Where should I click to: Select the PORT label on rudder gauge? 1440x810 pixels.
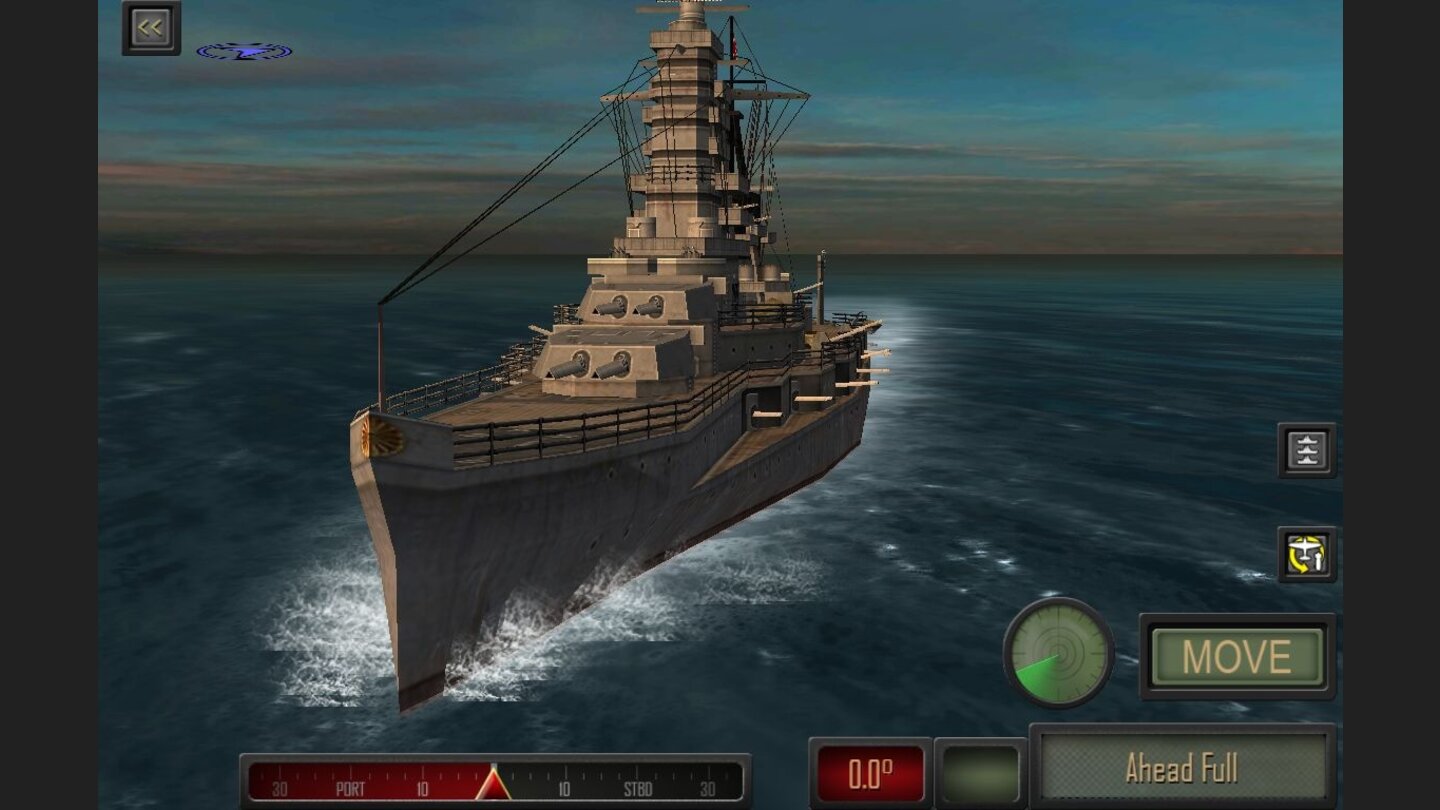pos(348,787)
